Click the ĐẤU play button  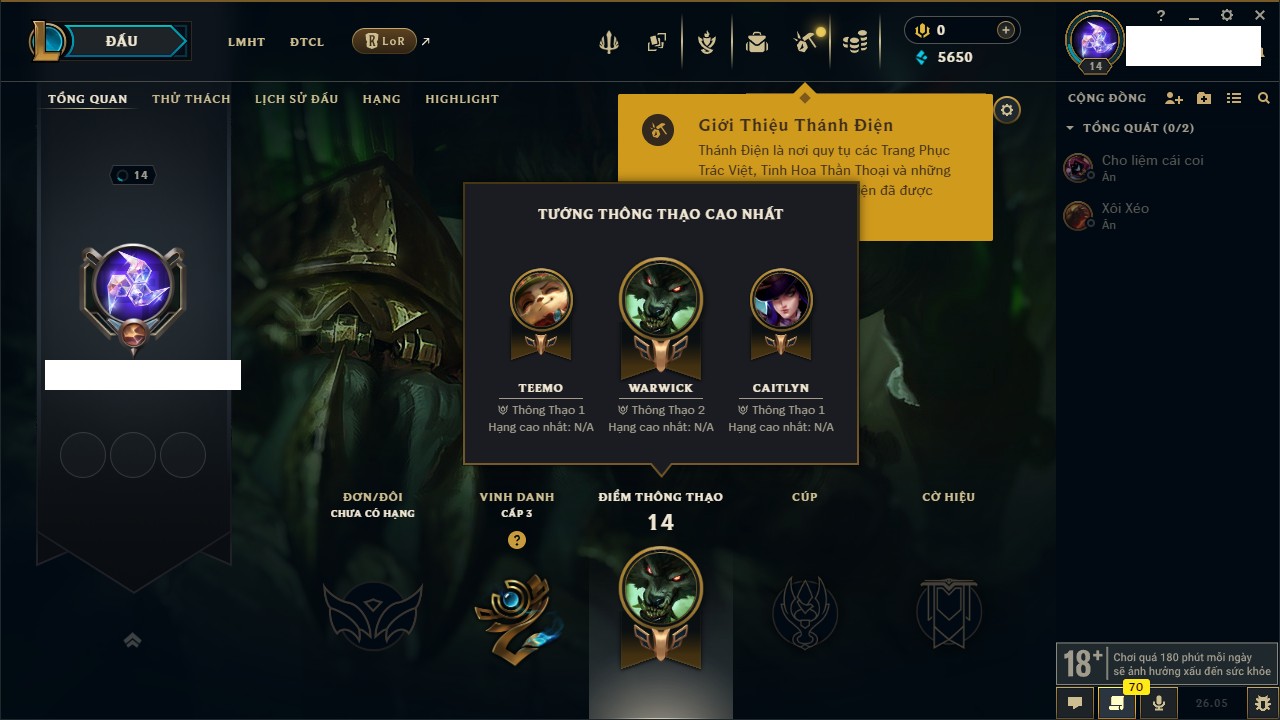click(122, 41)
